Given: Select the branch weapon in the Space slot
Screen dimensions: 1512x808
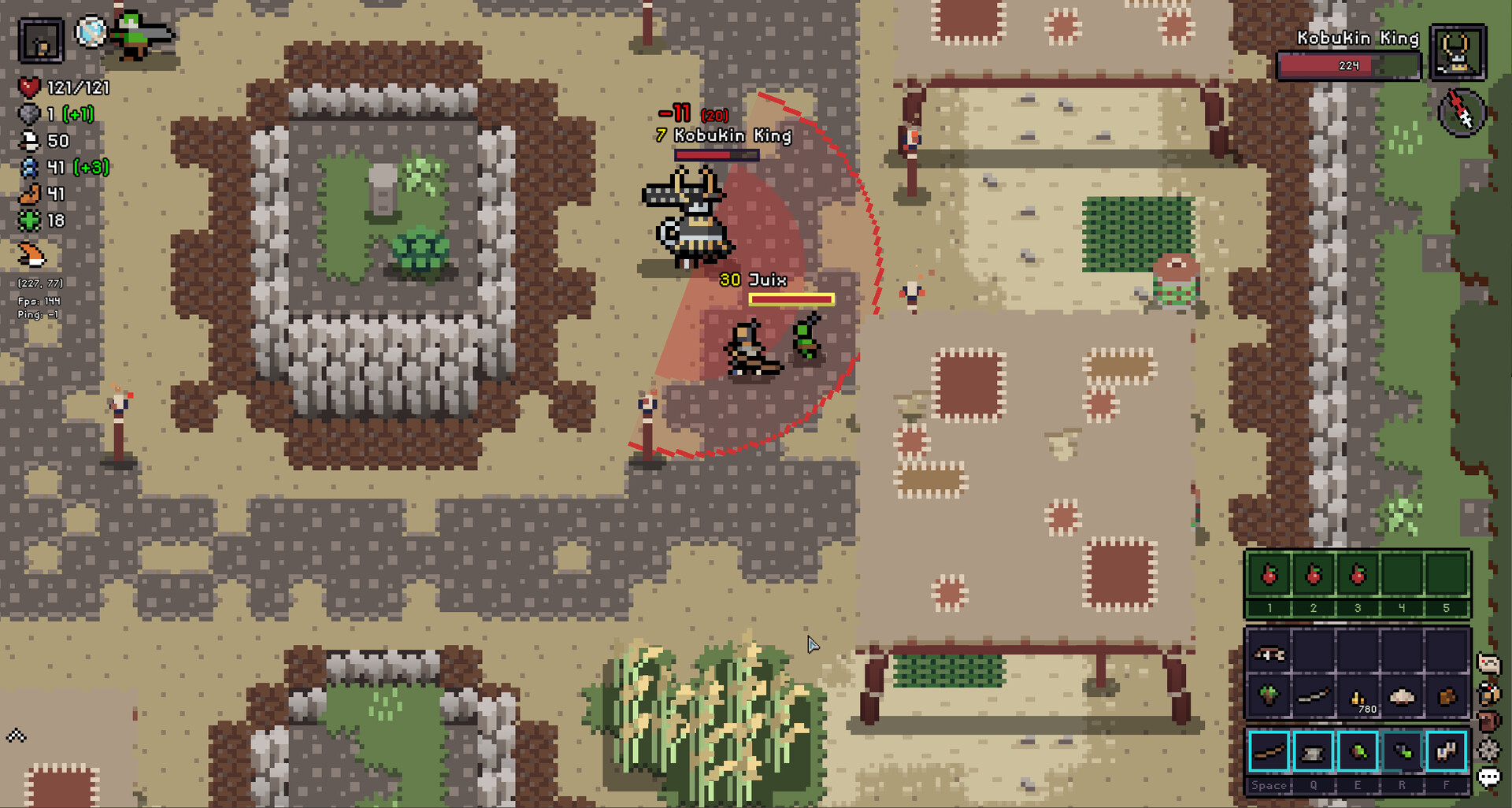Looking at the screenshot, I should tap(1269, 752).
